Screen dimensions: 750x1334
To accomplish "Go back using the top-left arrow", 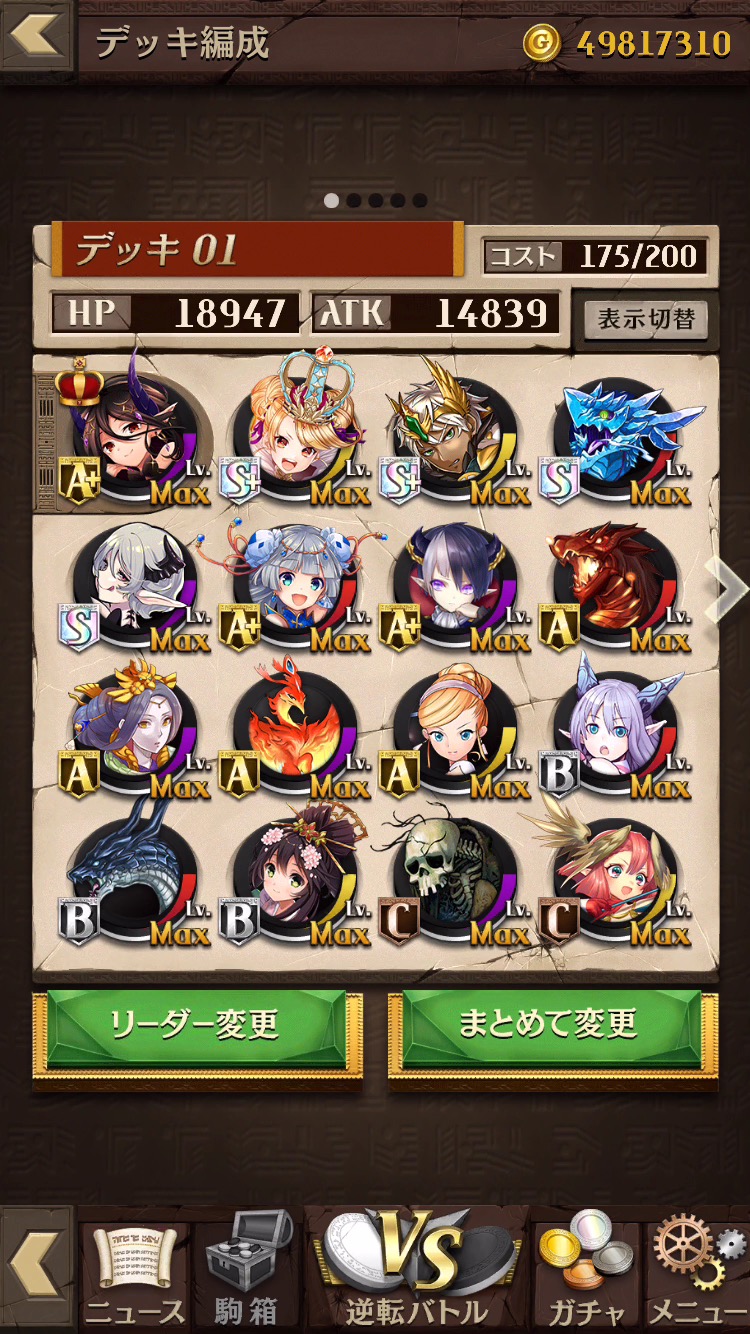I will point(35,36).
